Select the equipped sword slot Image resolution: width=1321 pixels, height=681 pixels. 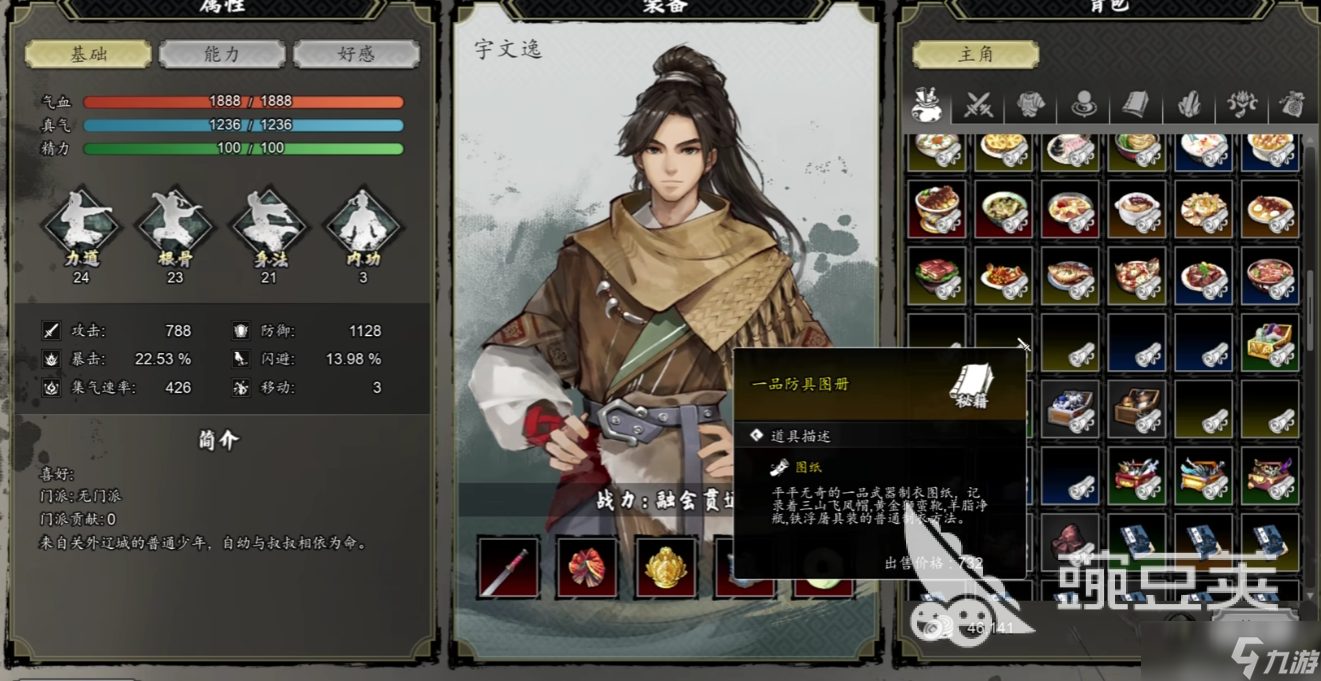pyautogui.click(x=508, y=567)
